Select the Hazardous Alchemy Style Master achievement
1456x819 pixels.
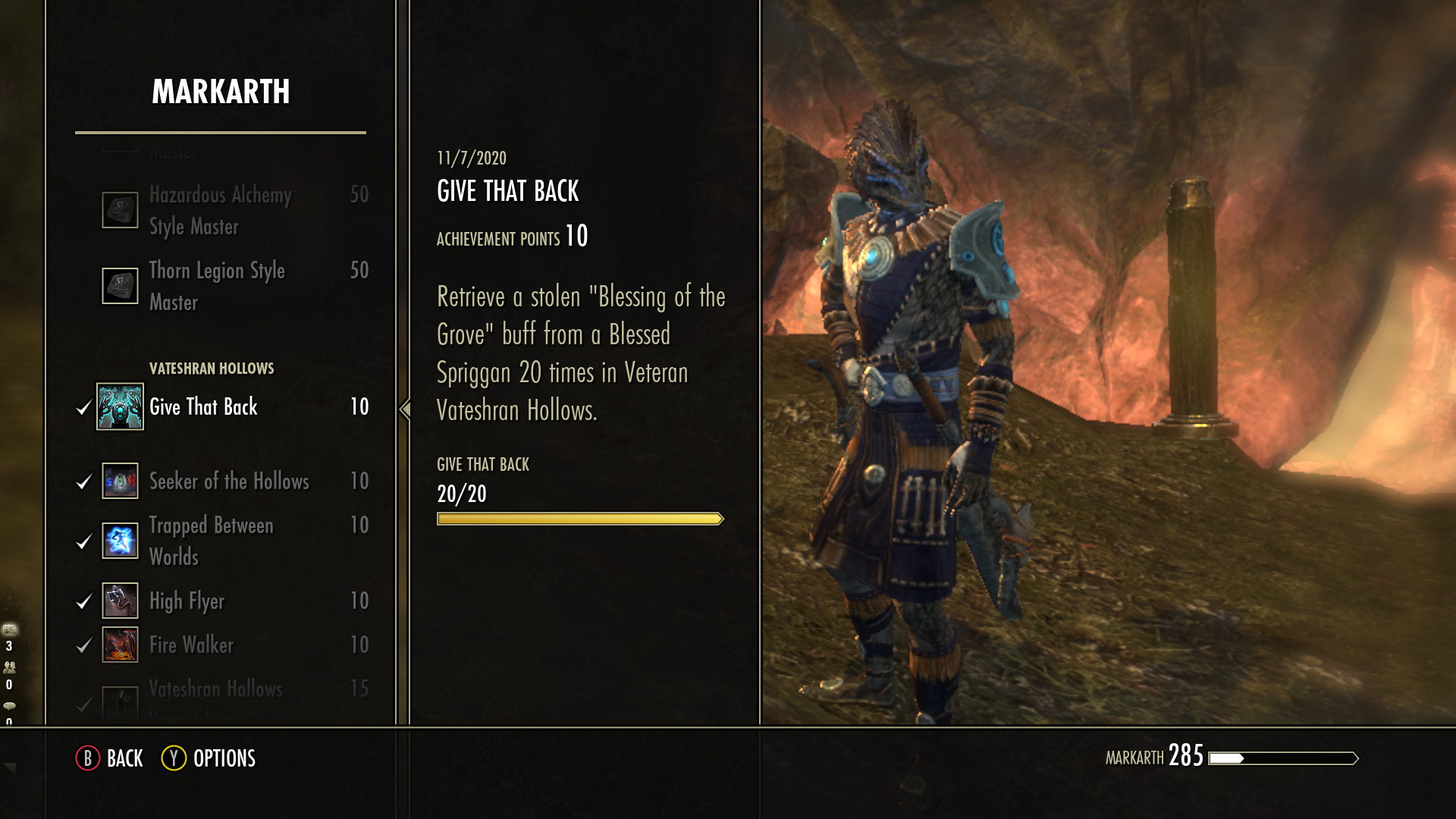coord(220,210)
